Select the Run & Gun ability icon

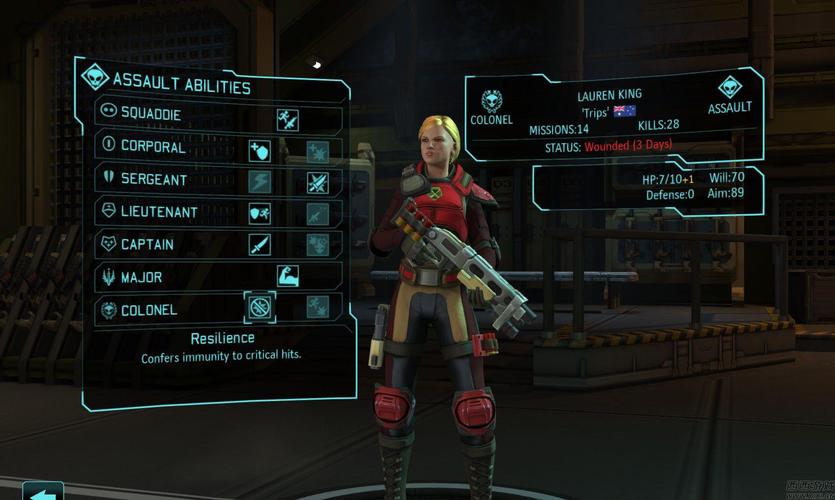289,120
